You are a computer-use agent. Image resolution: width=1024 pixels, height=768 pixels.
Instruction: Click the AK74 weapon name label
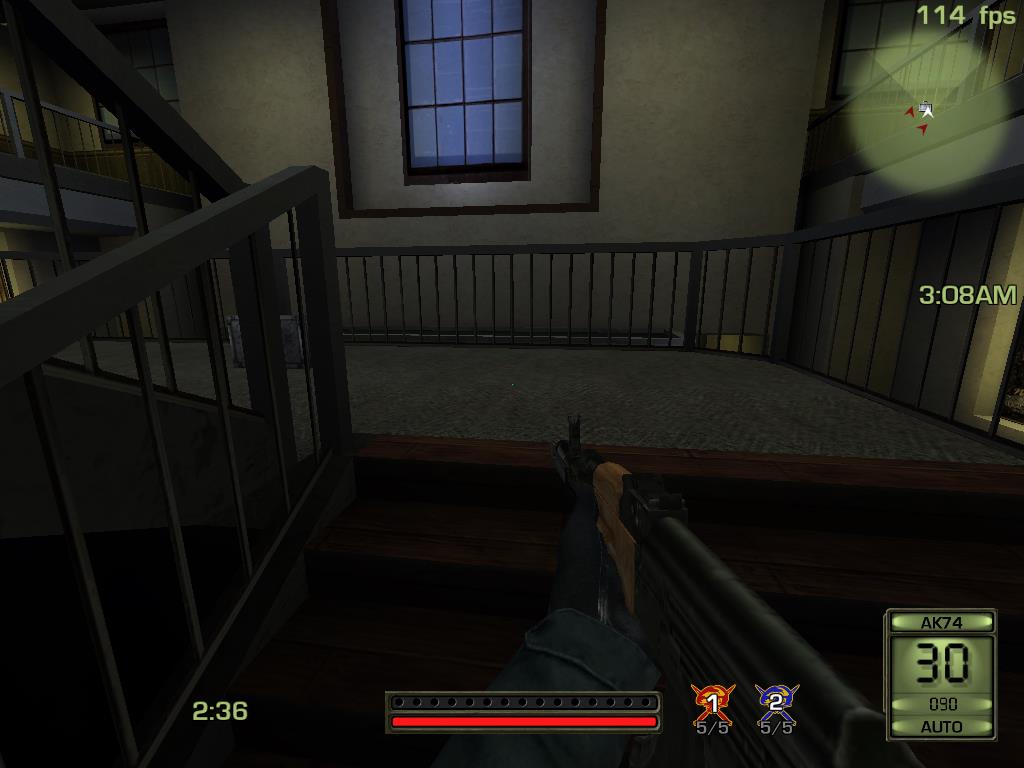(x=941, y=622)
